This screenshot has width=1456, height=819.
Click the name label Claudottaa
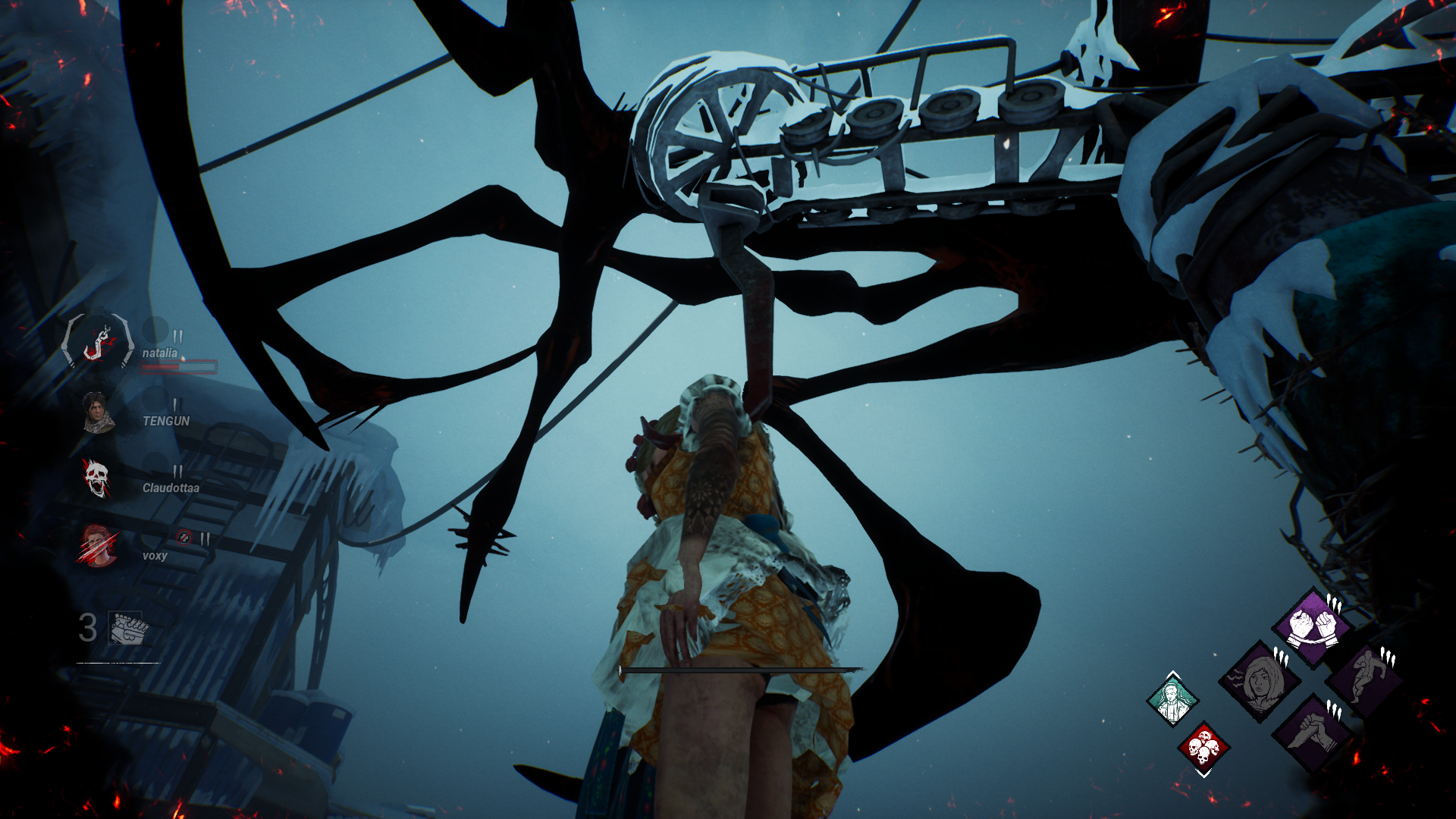click(x=170, y=489)
